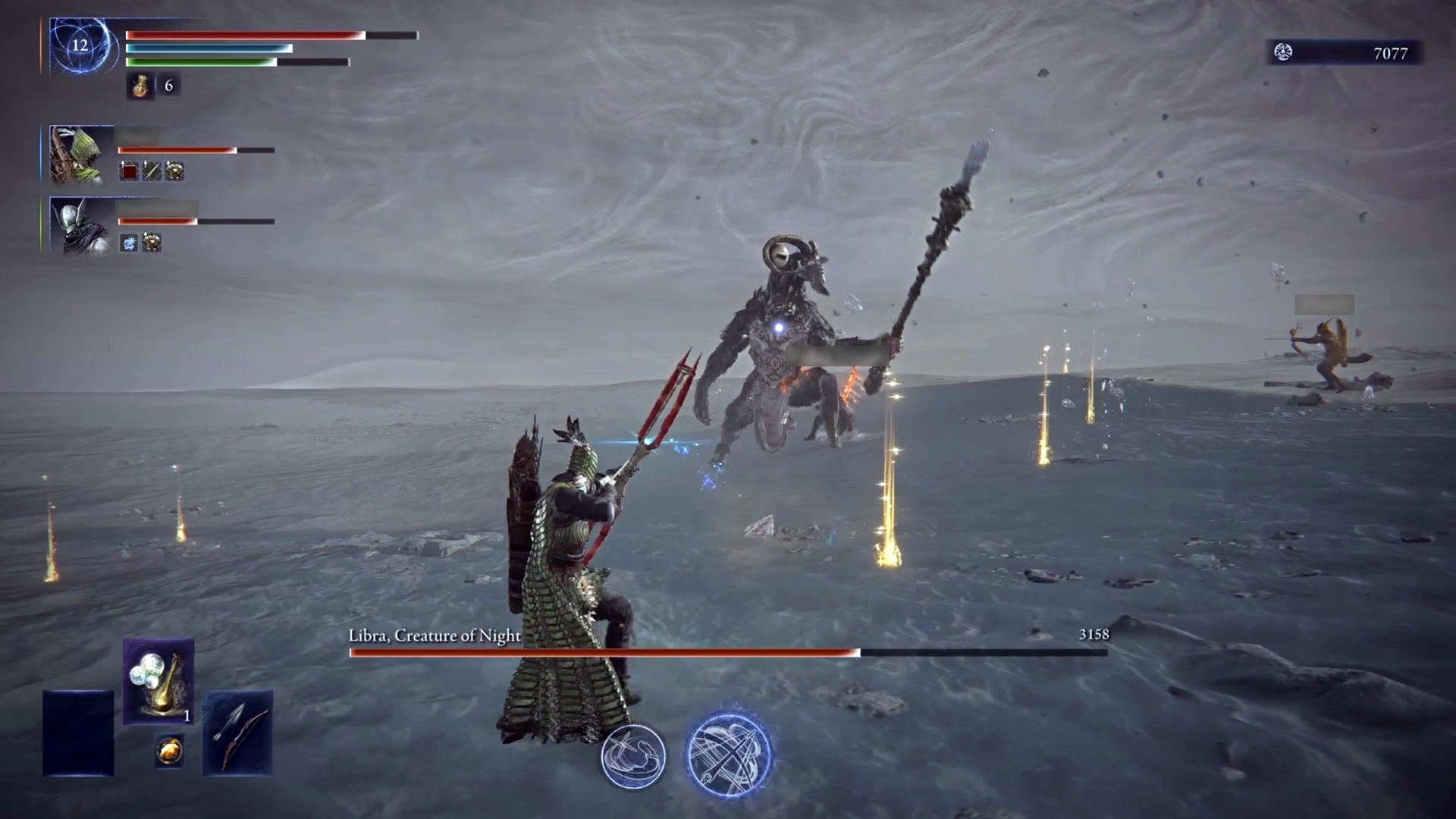This screenshot has height=819, width=1456.
Task: Click the attack power up buff icon
Action: [x=127, y=171]
